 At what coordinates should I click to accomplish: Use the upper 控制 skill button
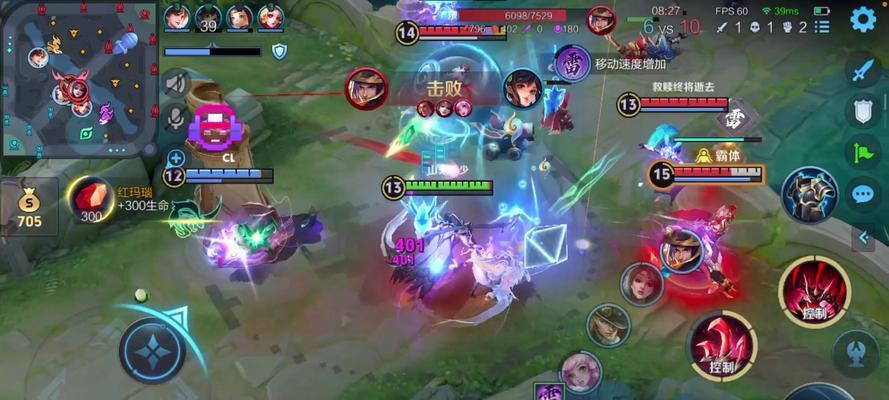pyautogui.click(x=814, y=291)
